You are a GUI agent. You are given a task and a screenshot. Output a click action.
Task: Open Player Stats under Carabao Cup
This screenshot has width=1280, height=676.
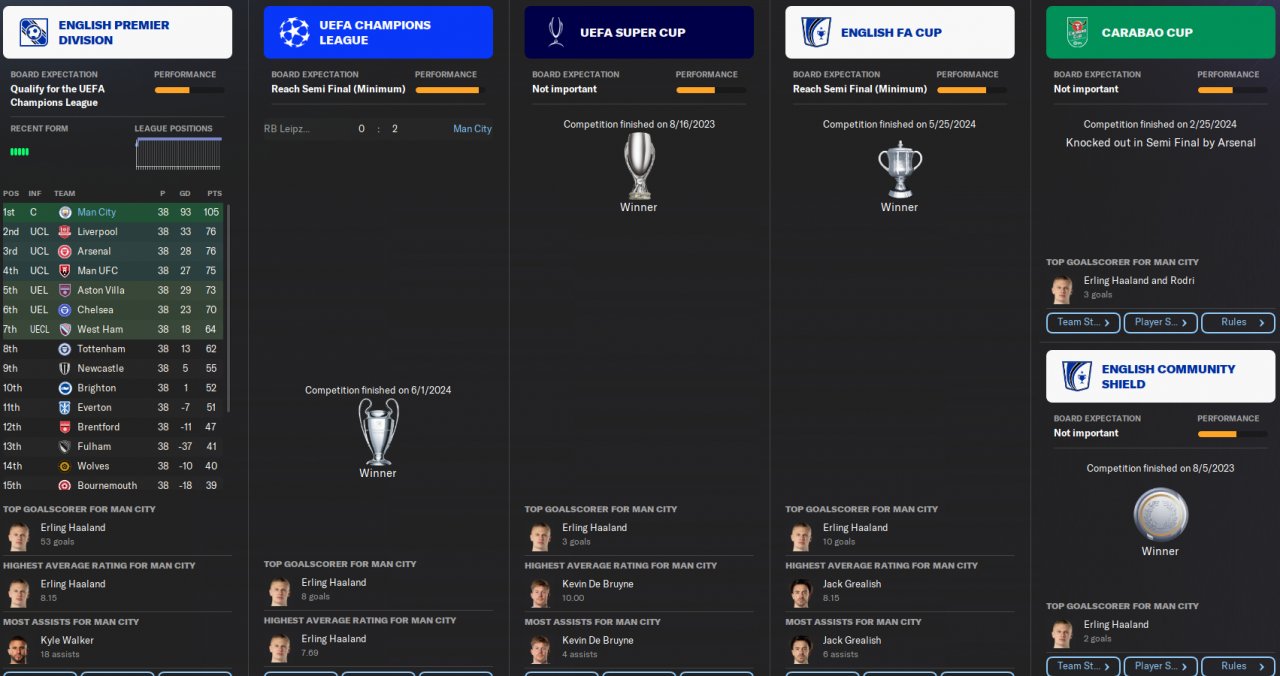pos(1160,322)
